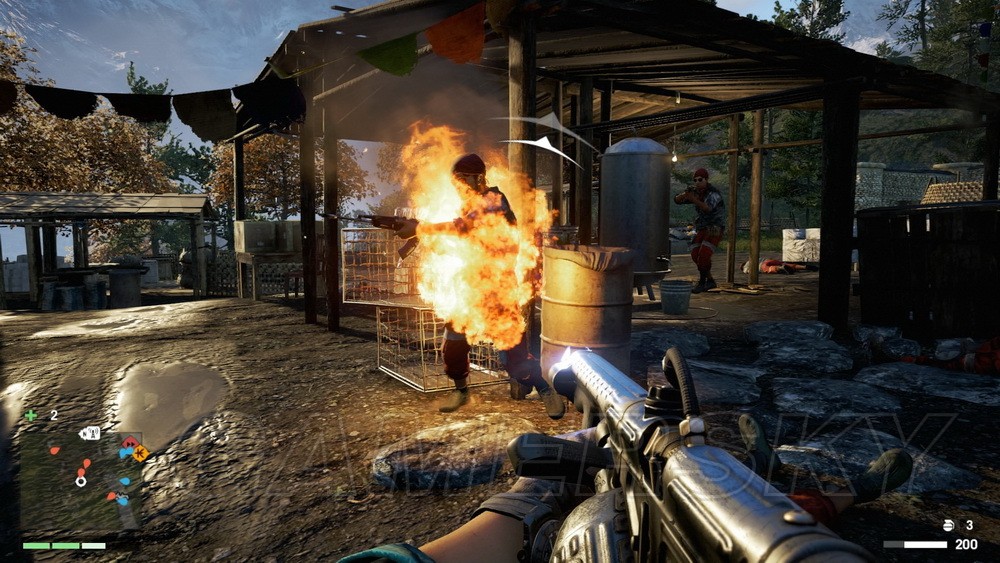
Task: Select the radio tower marker on minimap
Action: point(90,433)
